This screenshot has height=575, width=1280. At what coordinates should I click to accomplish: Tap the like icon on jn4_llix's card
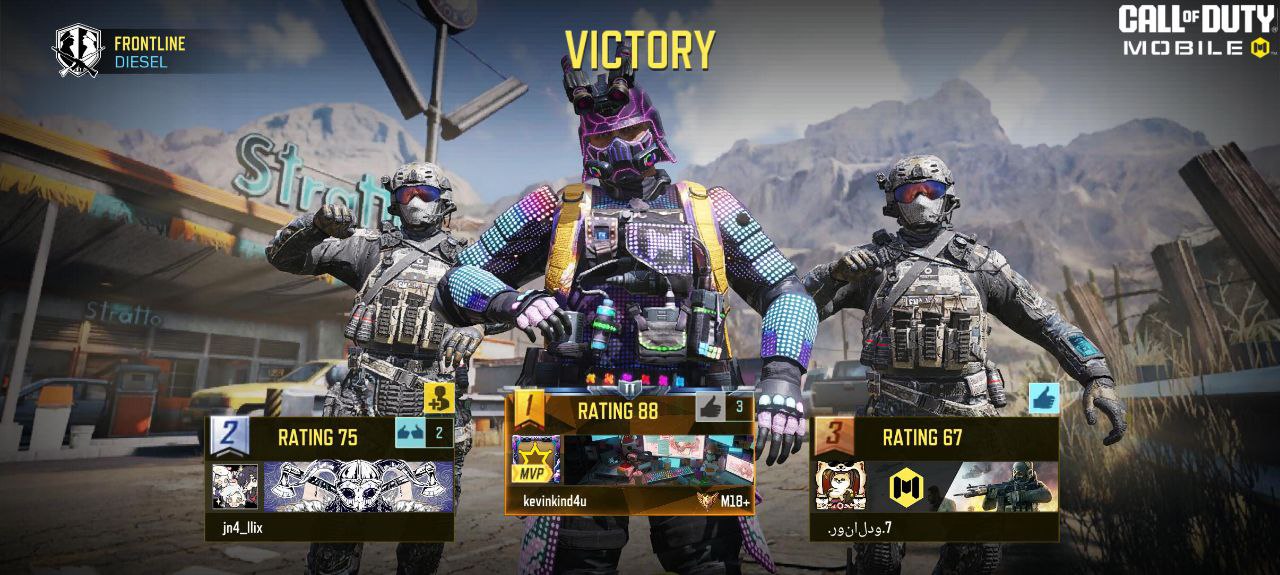point(410,435)
